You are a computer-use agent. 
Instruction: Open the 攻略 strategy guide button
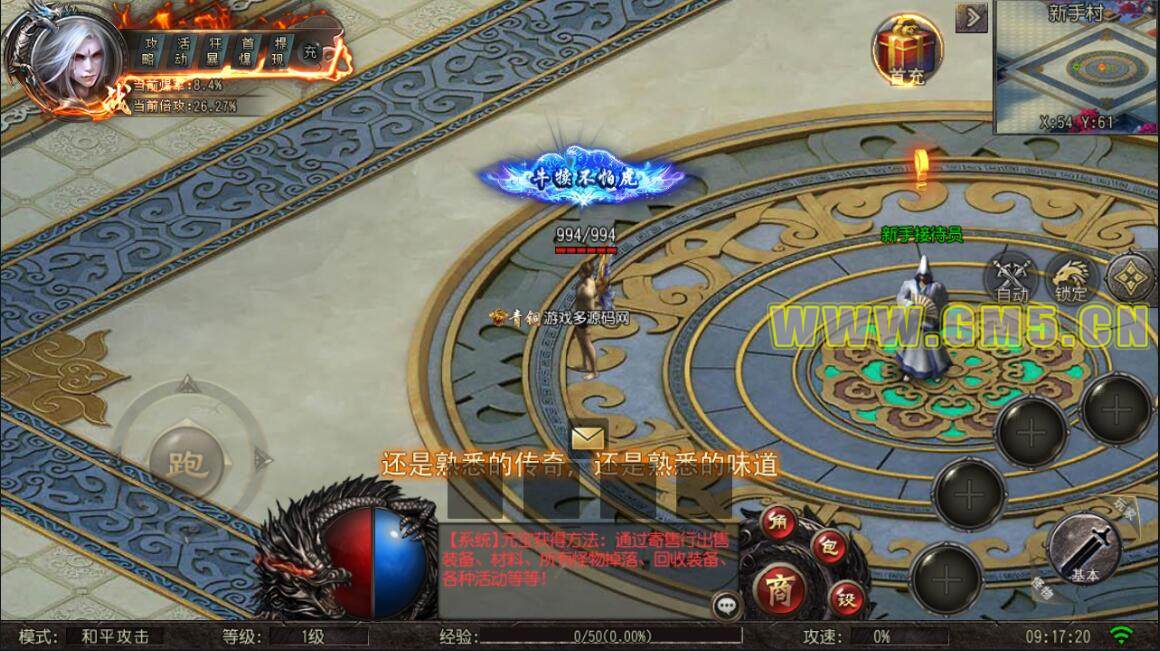[x=151, y=50]
